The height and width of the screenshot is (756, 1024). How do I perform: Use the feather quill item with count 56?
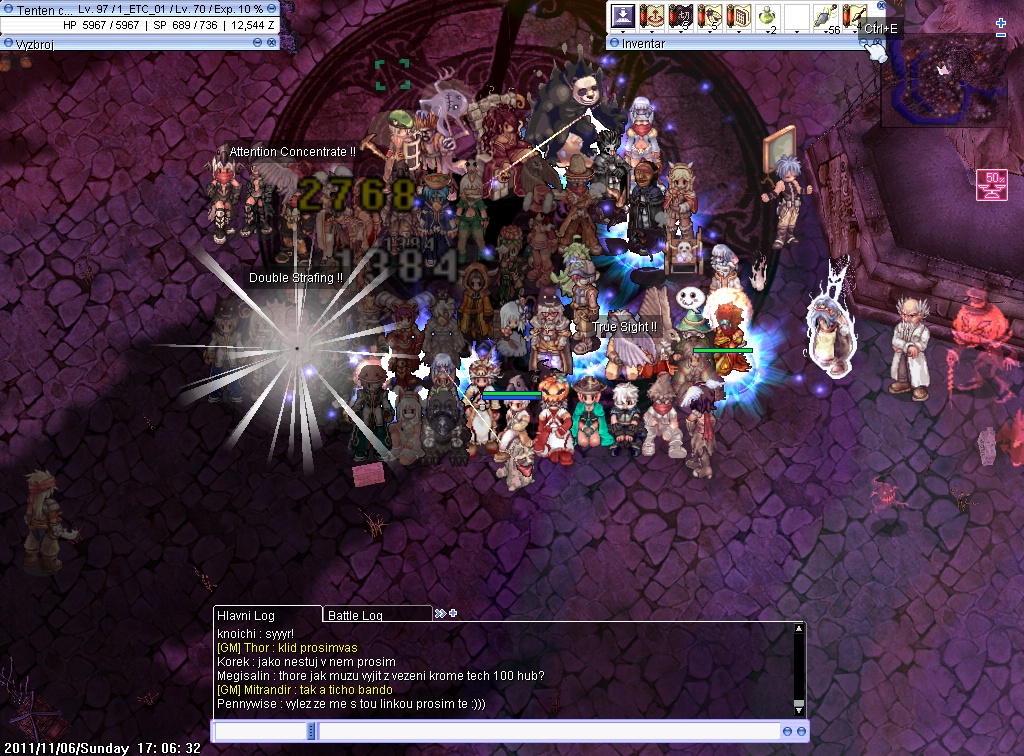pos(826,17)
